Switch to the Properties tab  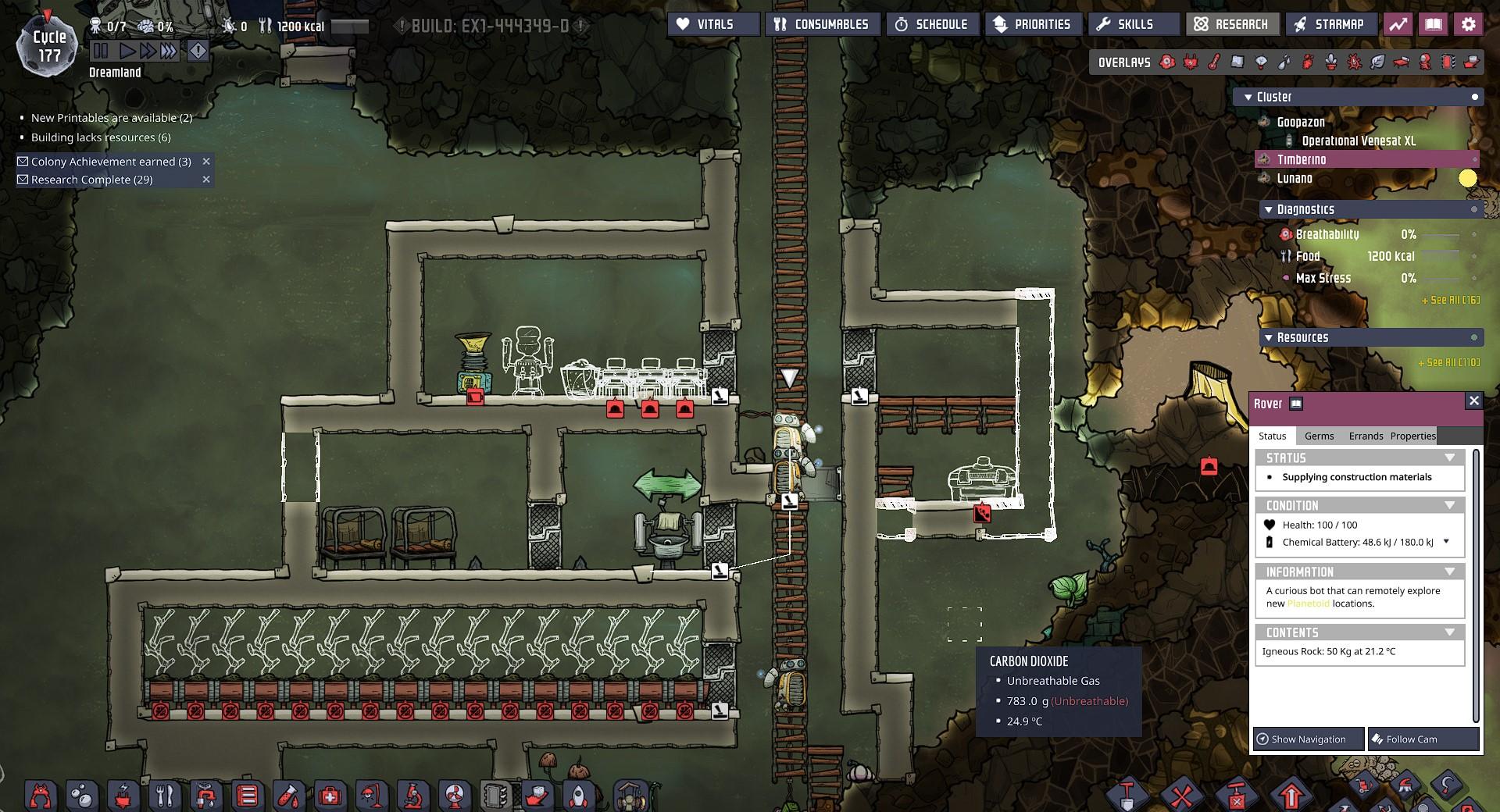point(1412,436)
